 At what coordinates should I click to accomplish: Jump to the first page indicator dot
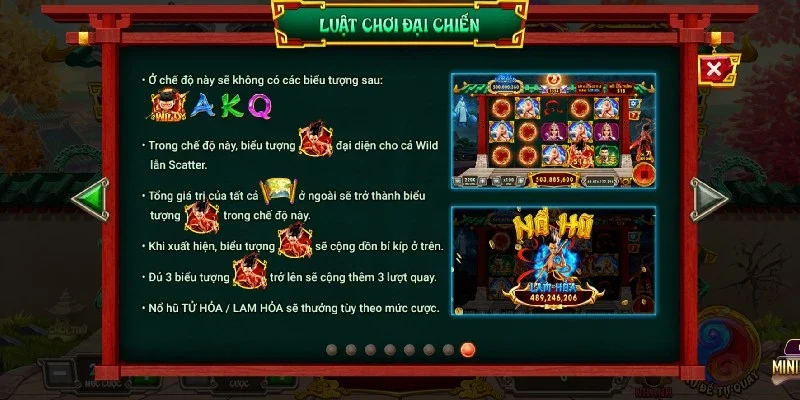tap(333, 349)
